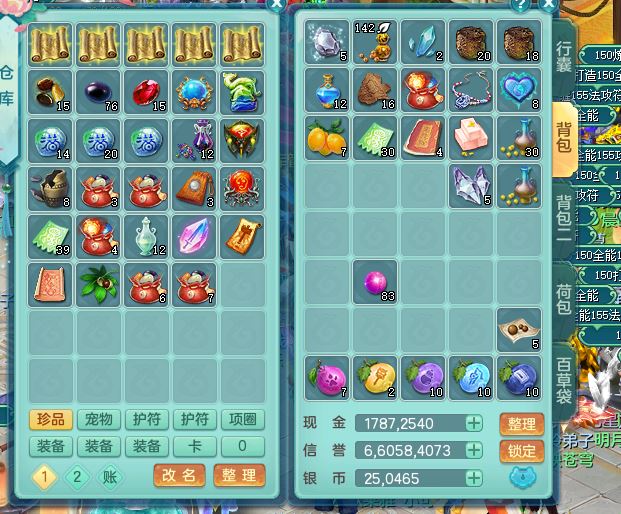621x514 pixels.
Task: Select the orange fruit stack of 7
Action: 326,138
